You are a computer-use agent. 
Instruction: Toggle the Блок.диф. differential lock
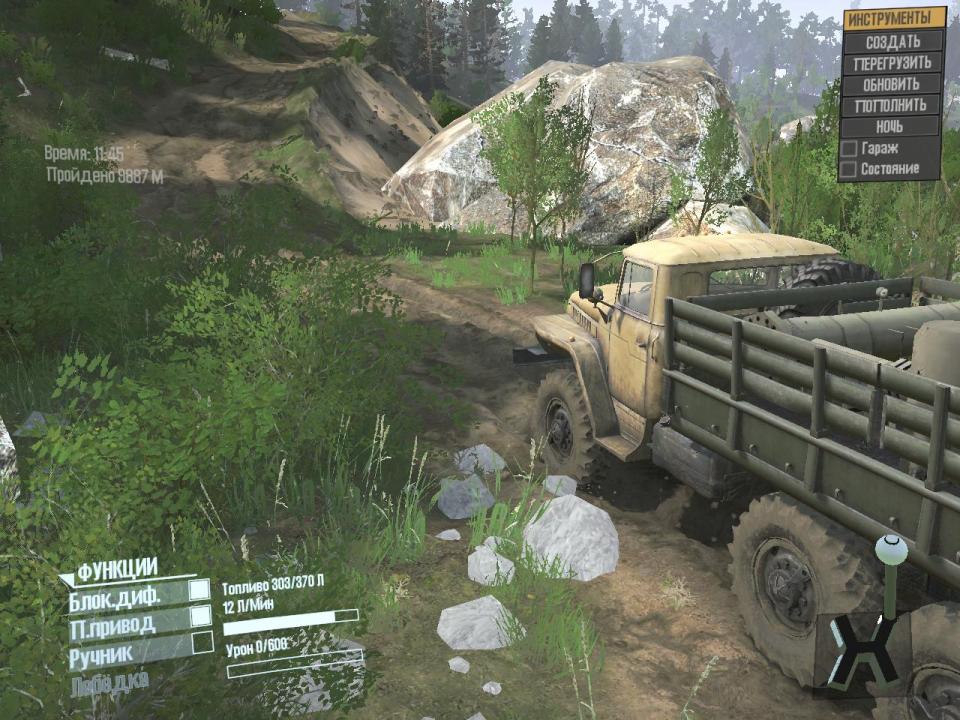pyautogui.click(x=201, y=591)
